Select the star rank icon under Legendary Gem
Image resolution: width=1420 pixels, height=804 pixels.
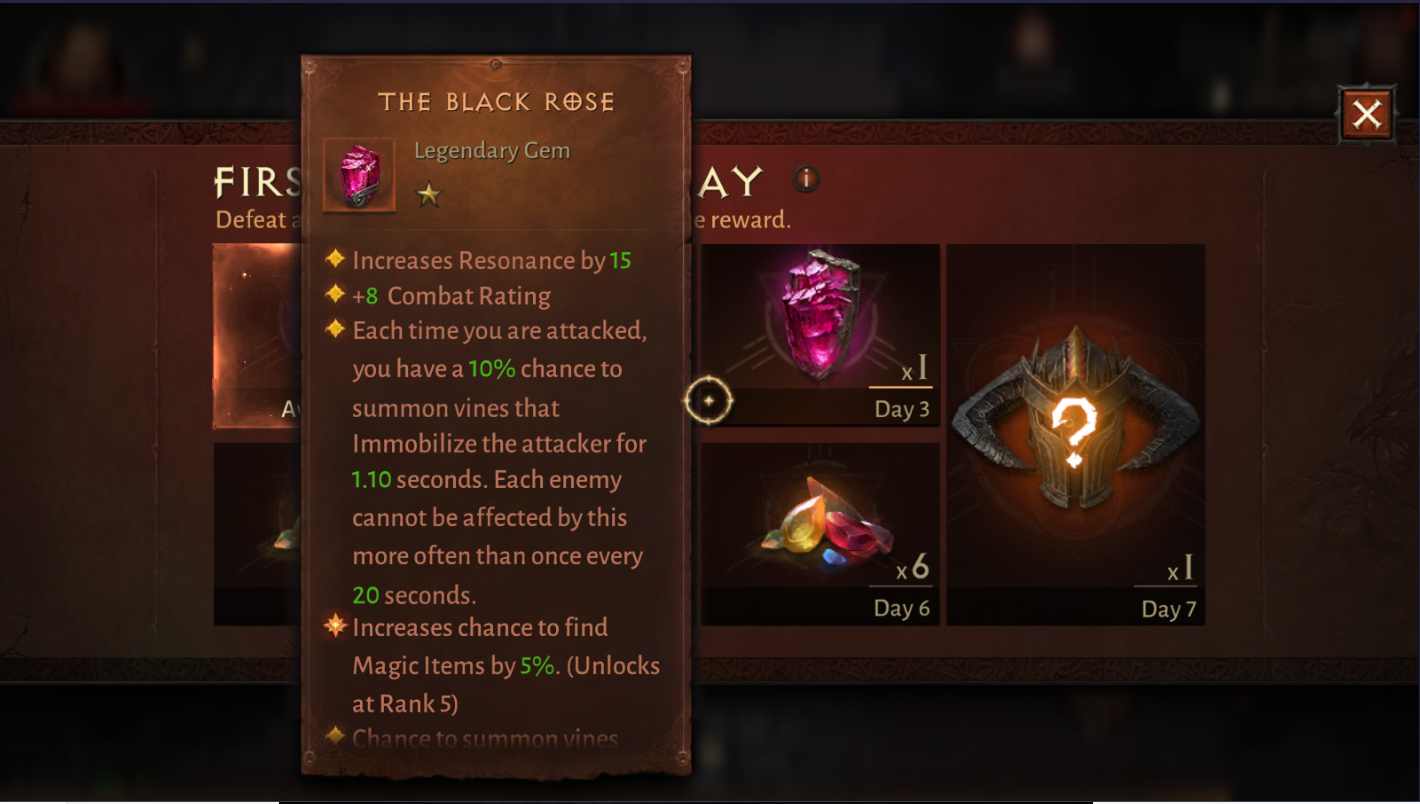pos(428,196)
